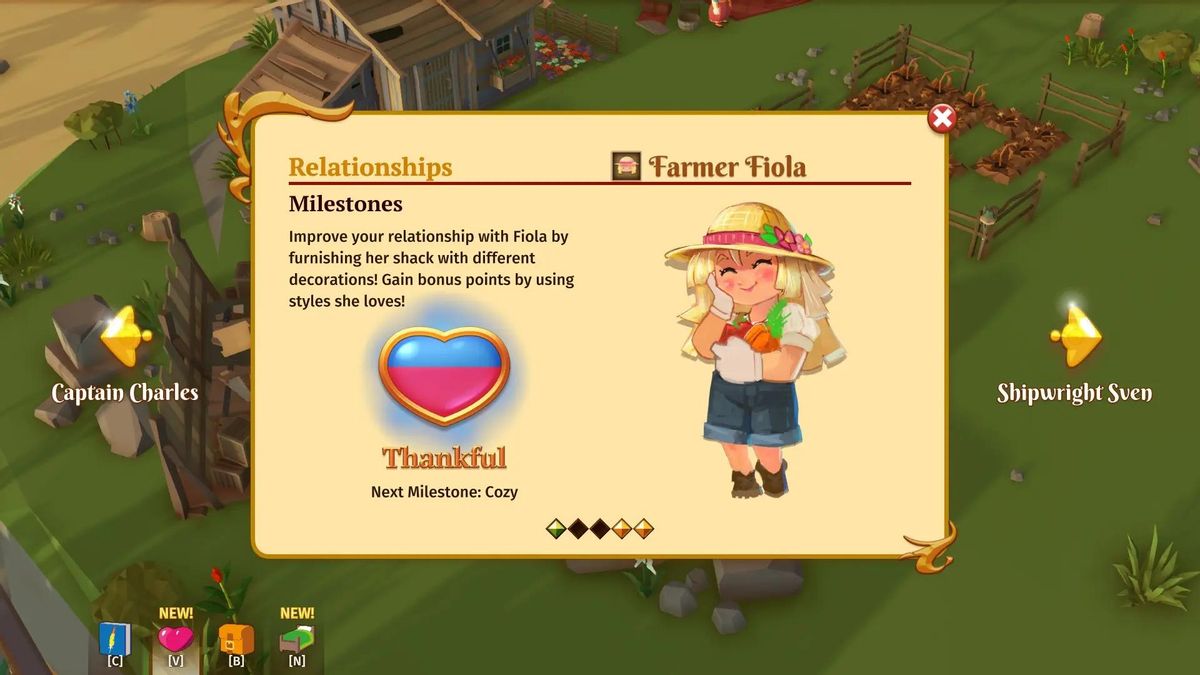Open the orange backpack inventory icon
Viewport: 1200px width, 675px height.
pos(236,639)
